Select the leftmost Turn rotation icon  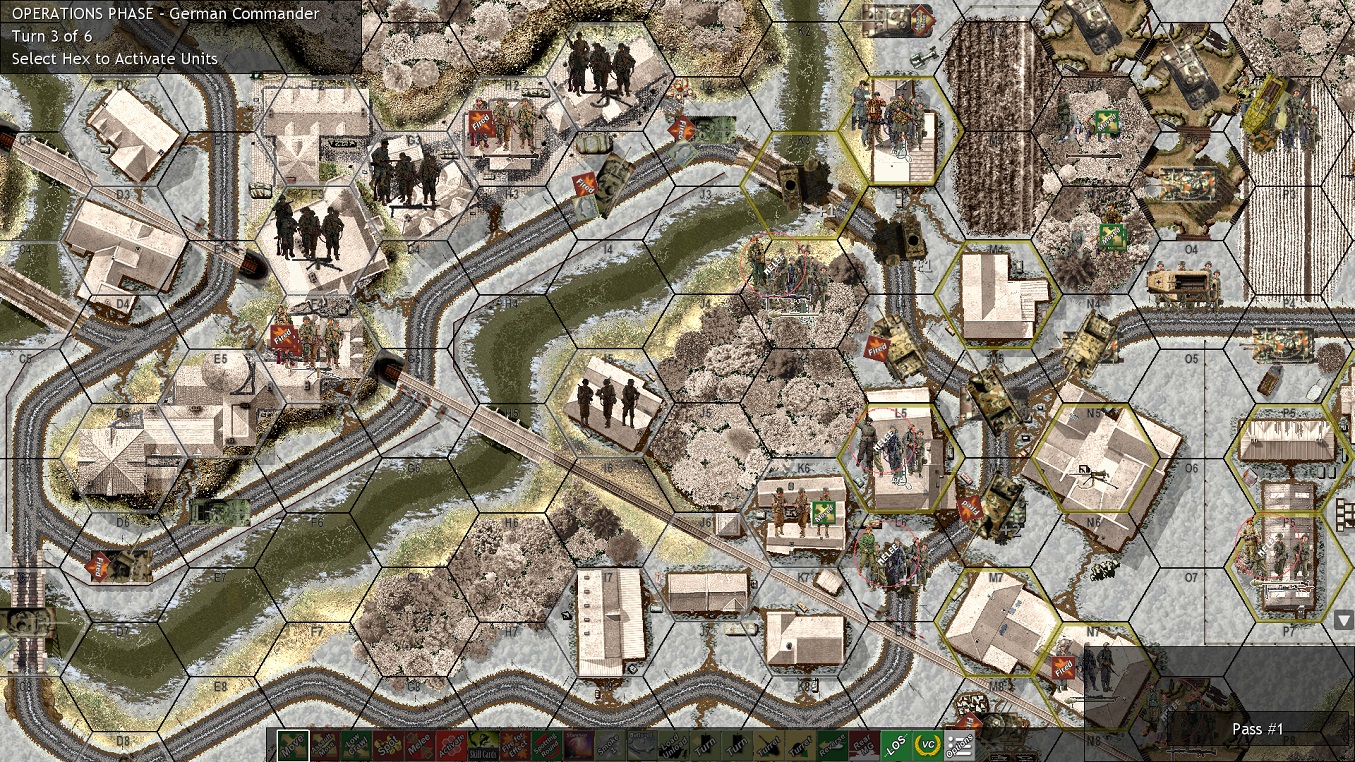tap(707, 746)
